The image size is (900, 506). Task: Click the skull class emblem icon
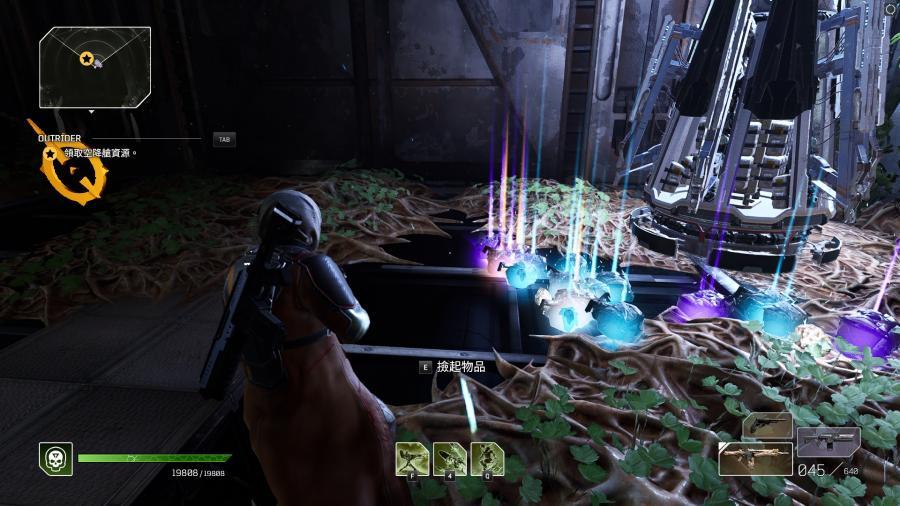click(55, 458)
